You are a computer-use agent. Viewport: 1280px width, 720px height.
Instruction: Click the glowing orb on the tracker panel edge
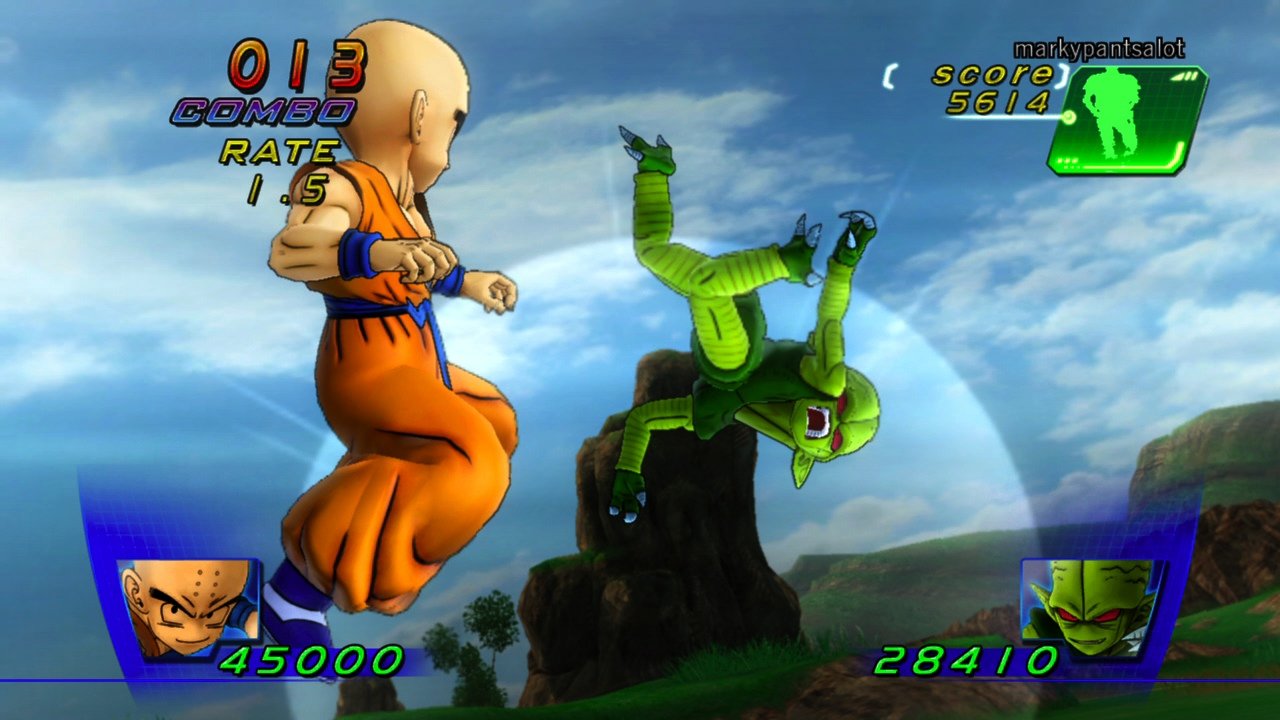(x=1068, y=115)
